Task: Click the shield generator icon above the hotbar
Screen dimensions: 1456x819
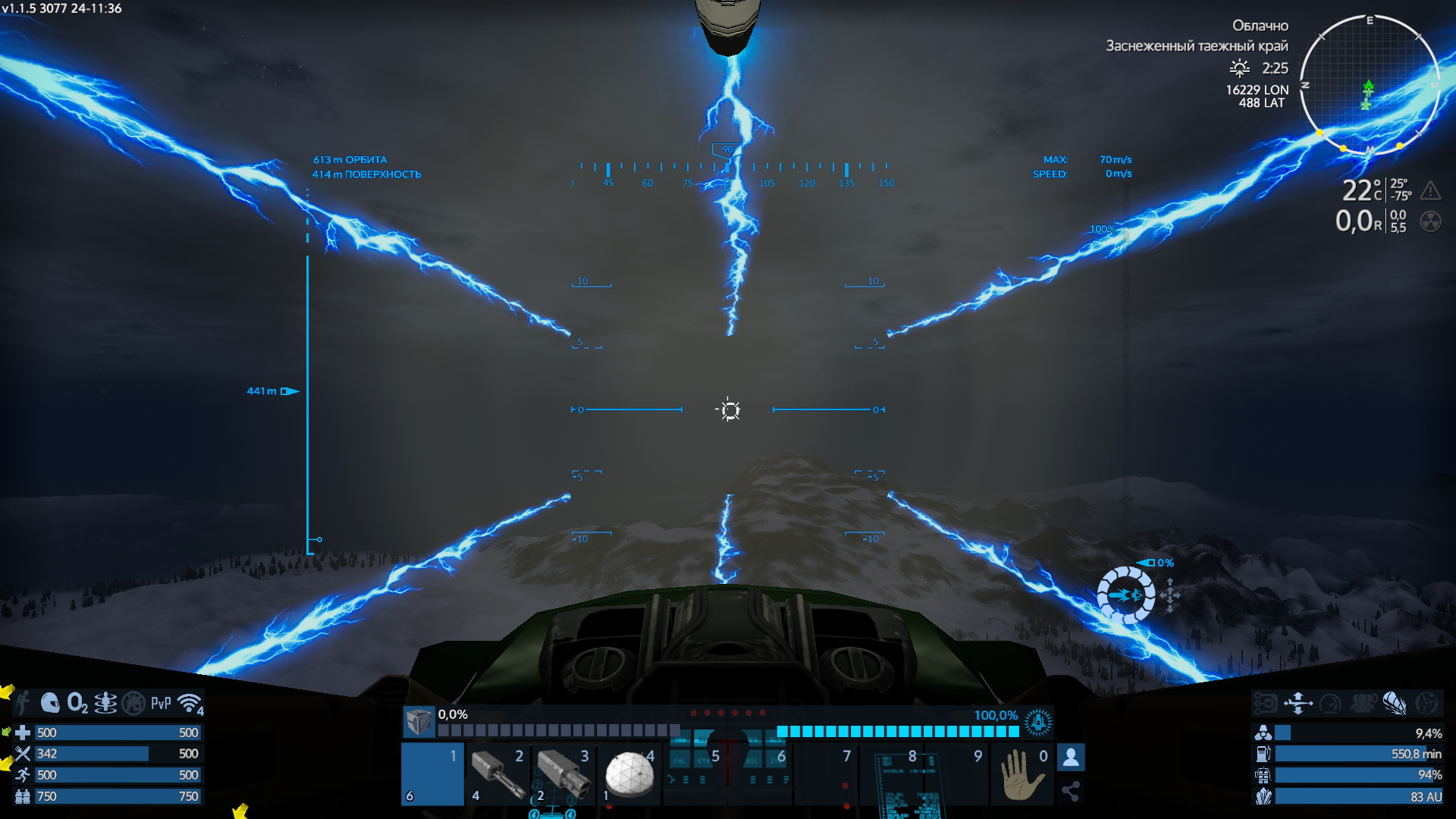Action: click(1037, 722)
